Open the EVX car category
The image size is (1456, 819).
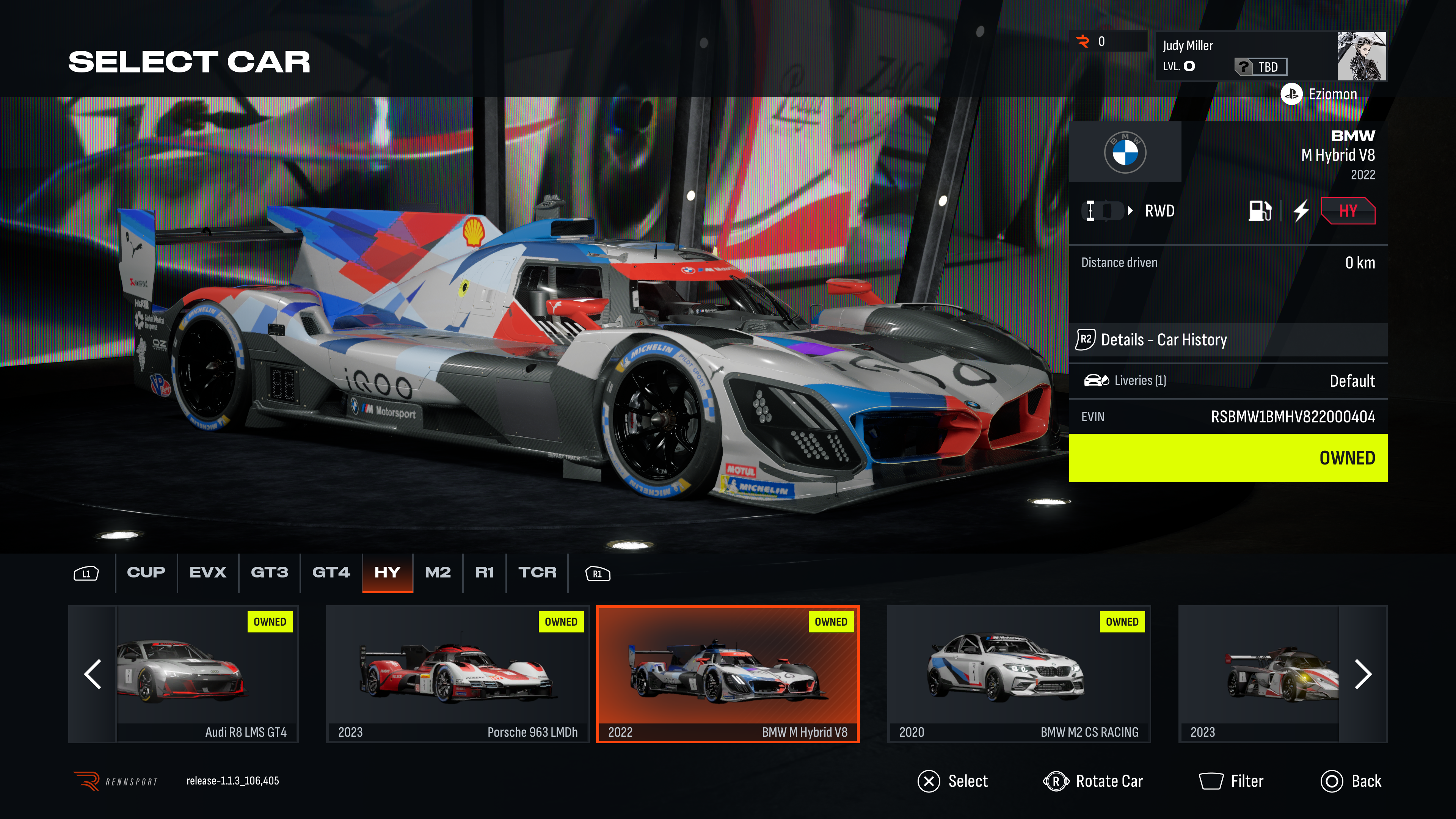click(207, 573)
